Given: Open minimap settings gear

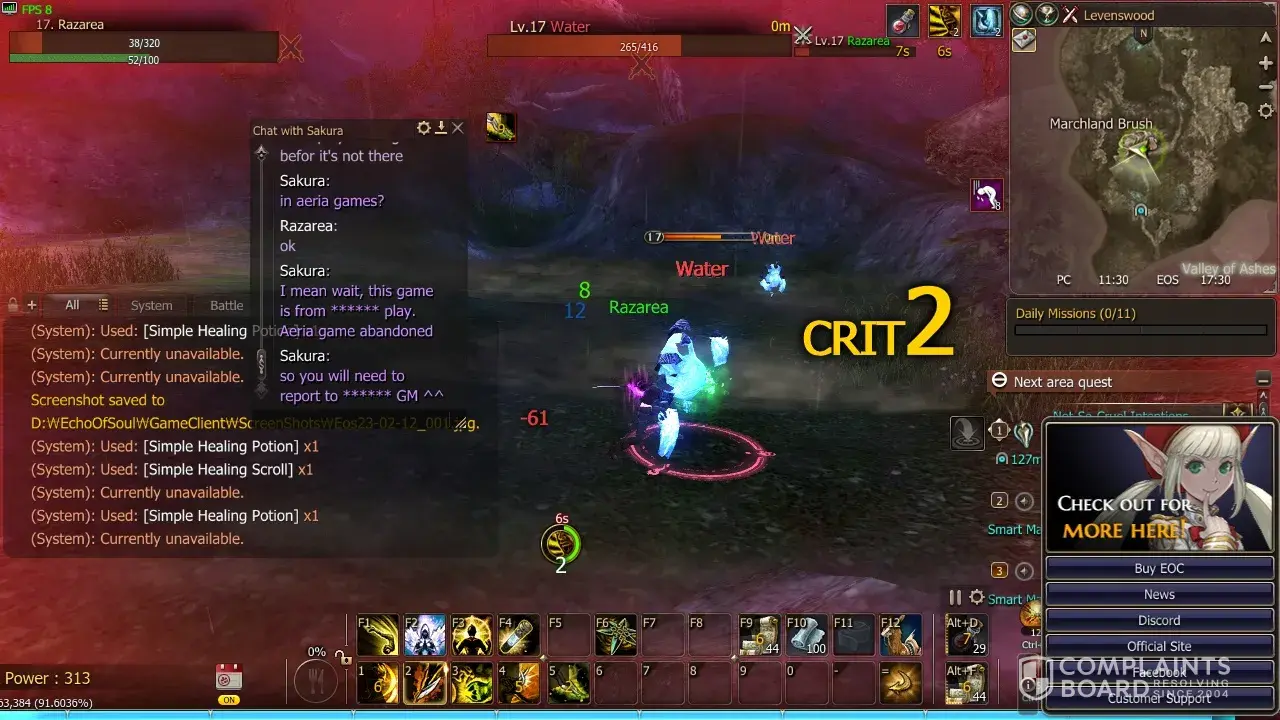Looking at the screenshot, I should click(x=1265, y=111).
